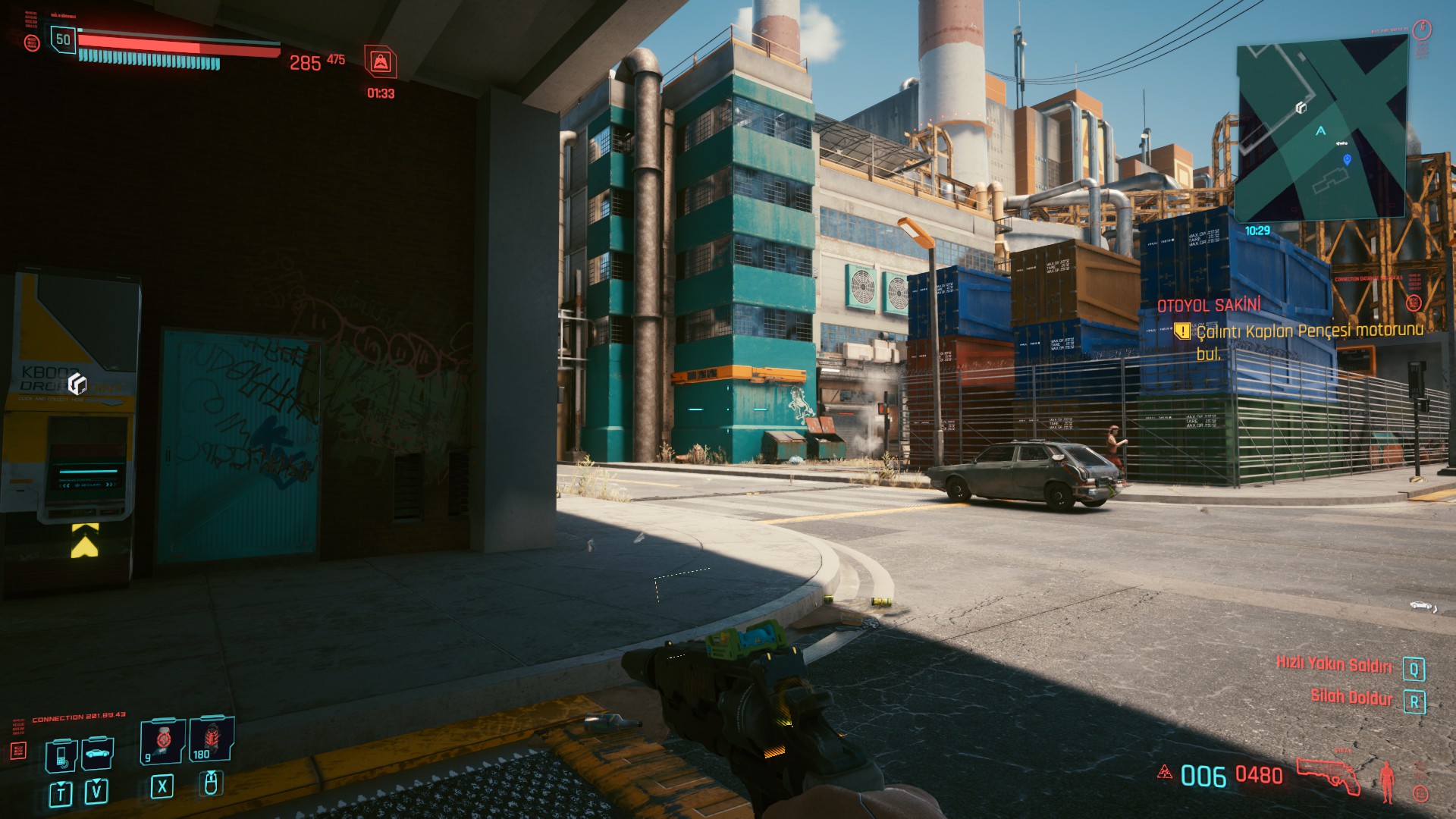Select the grenade slot holding 9
Image resolution: width=1456 pixels, height=819 pixels.
(162, 740)
